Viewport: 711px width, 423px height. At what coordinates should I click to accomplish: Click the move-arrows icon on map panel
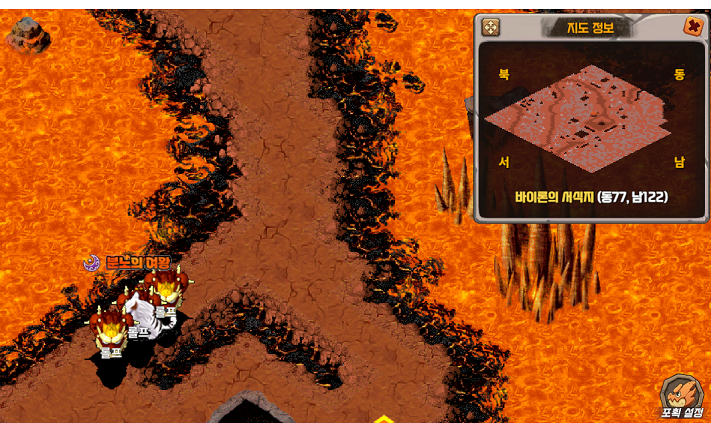[490, 27]
